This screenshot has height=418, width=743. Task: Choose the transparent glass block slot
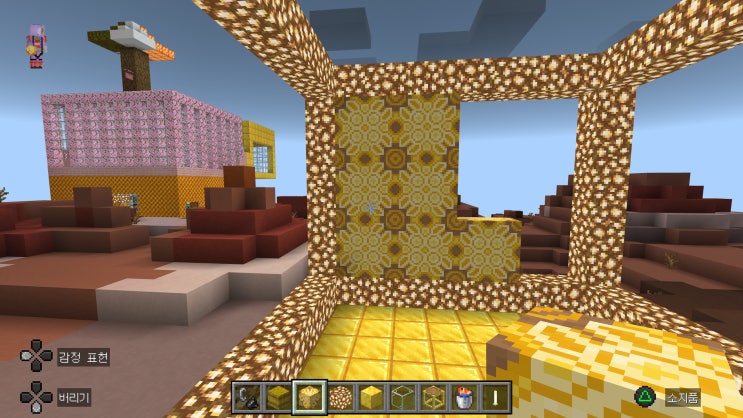[x=402, y=397]
